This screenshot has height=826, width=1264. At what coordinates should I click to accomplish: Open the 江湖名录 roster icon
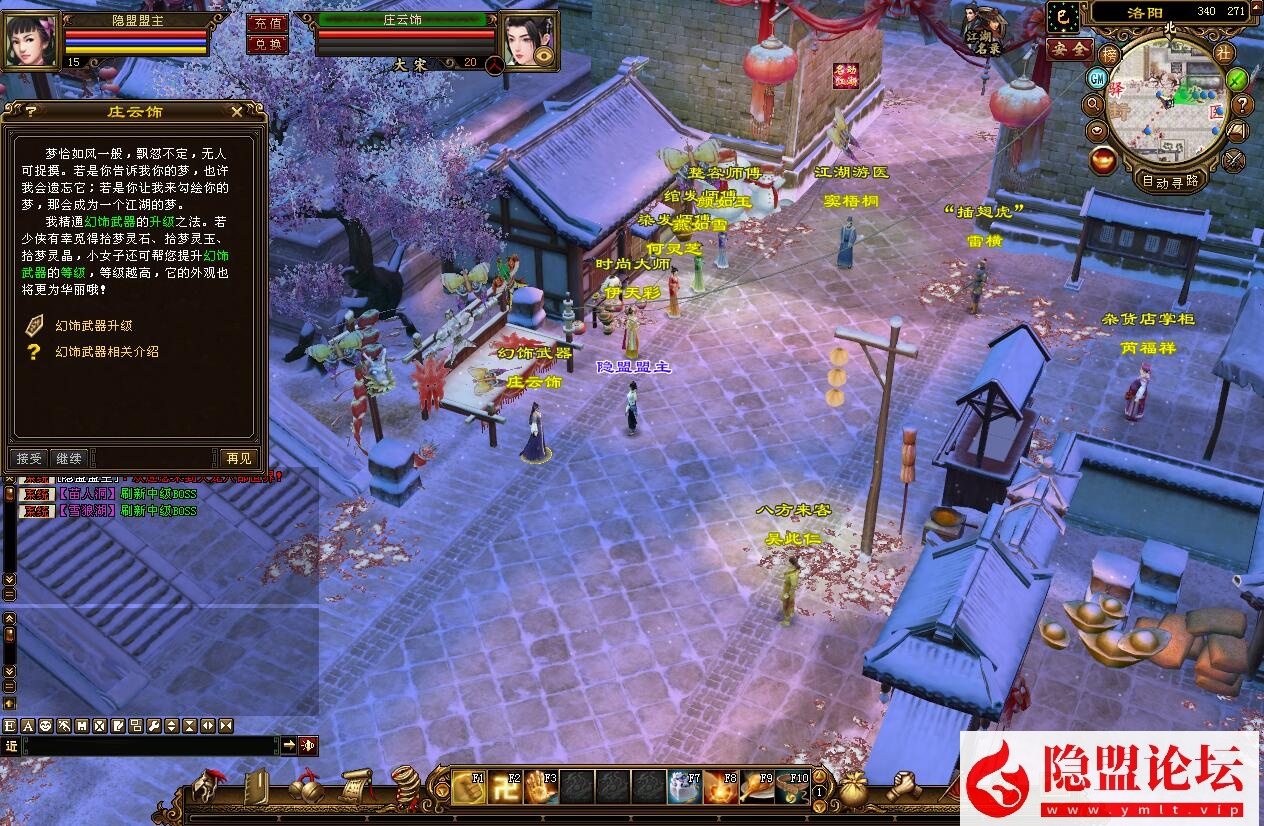tap(983, 31)
